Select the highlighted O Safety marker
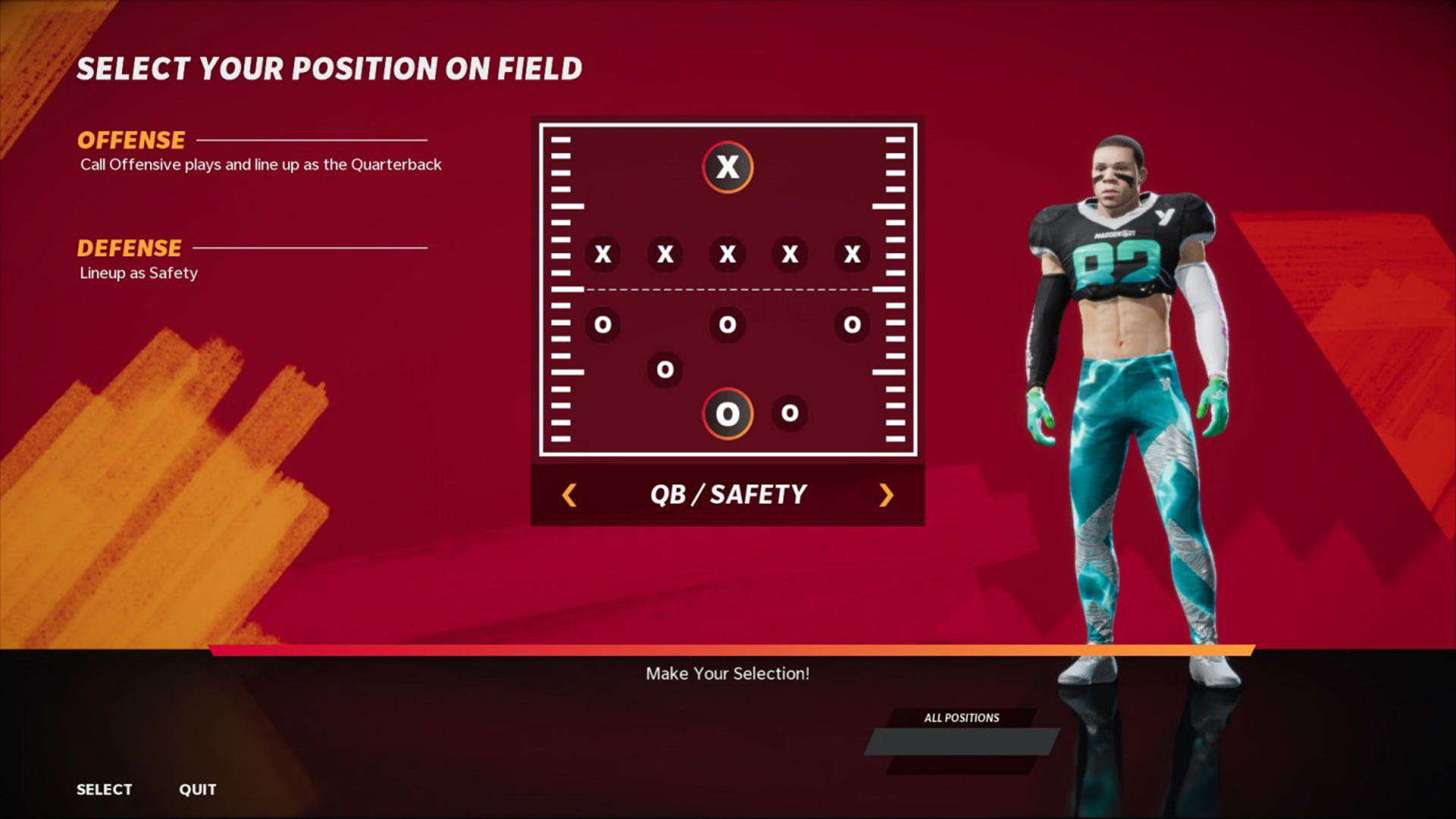This screenshot has width=1456, height=819. pyautogui.click(x=727, y=413)
